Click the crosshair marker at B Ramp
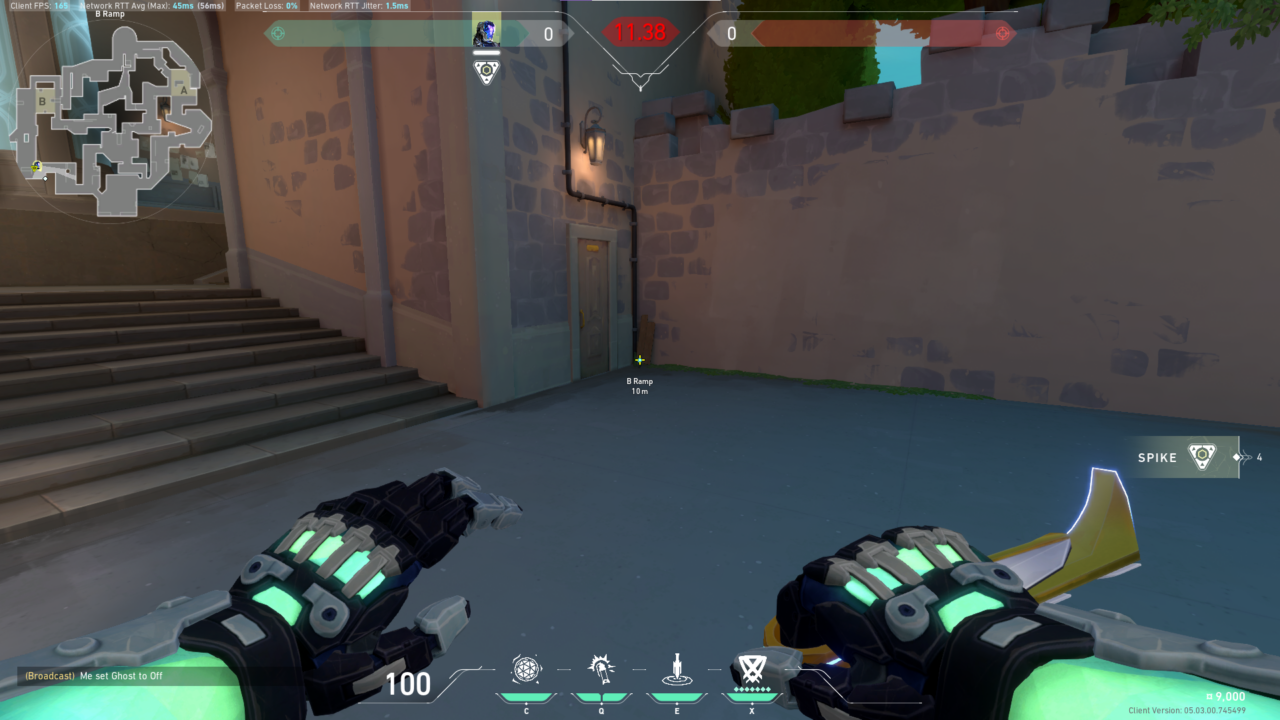This screenshot has height=720, width=1280. point(639,359)
